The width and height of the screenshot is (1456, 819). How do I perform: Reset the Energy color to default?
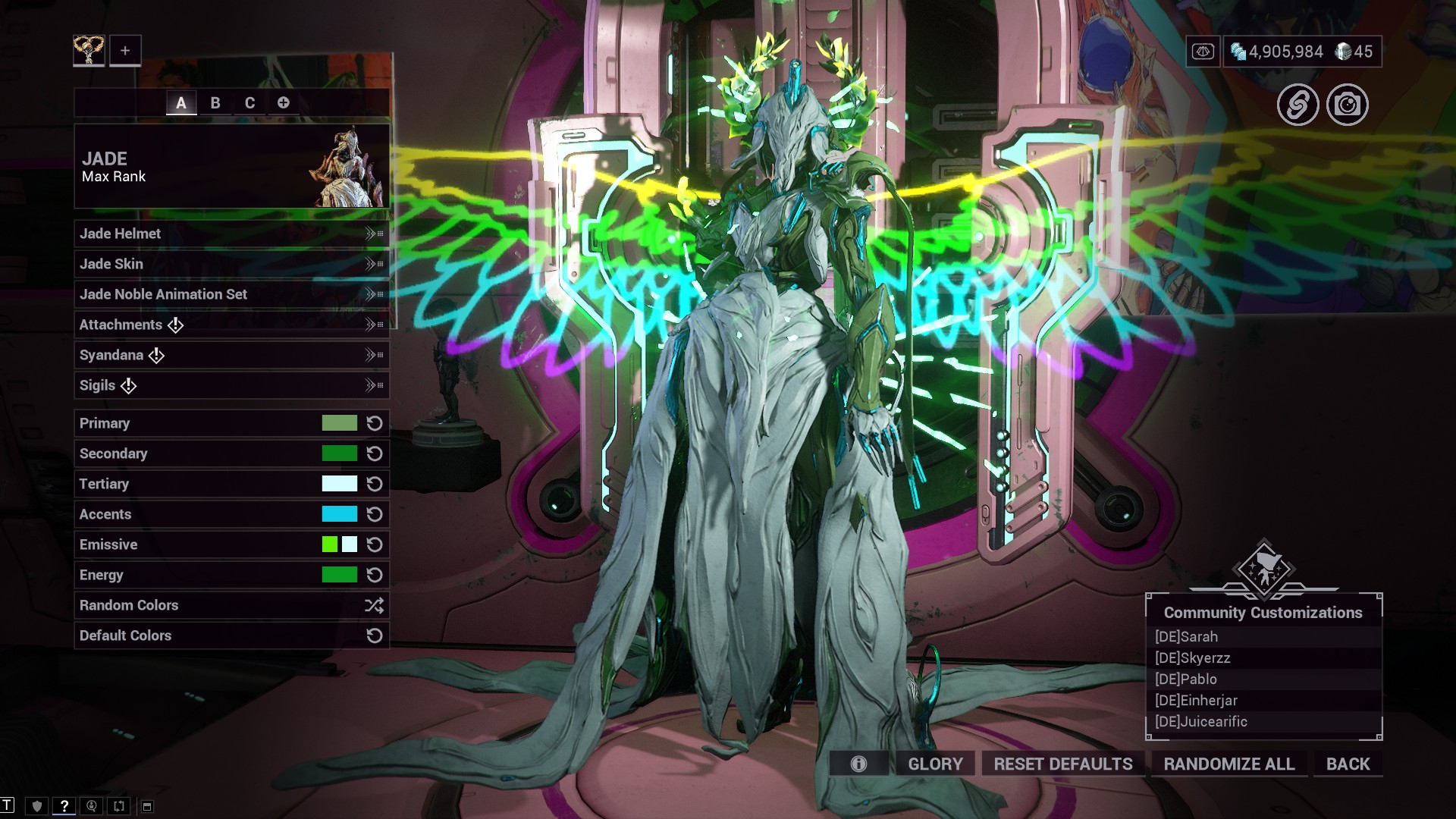click(375, 575)
